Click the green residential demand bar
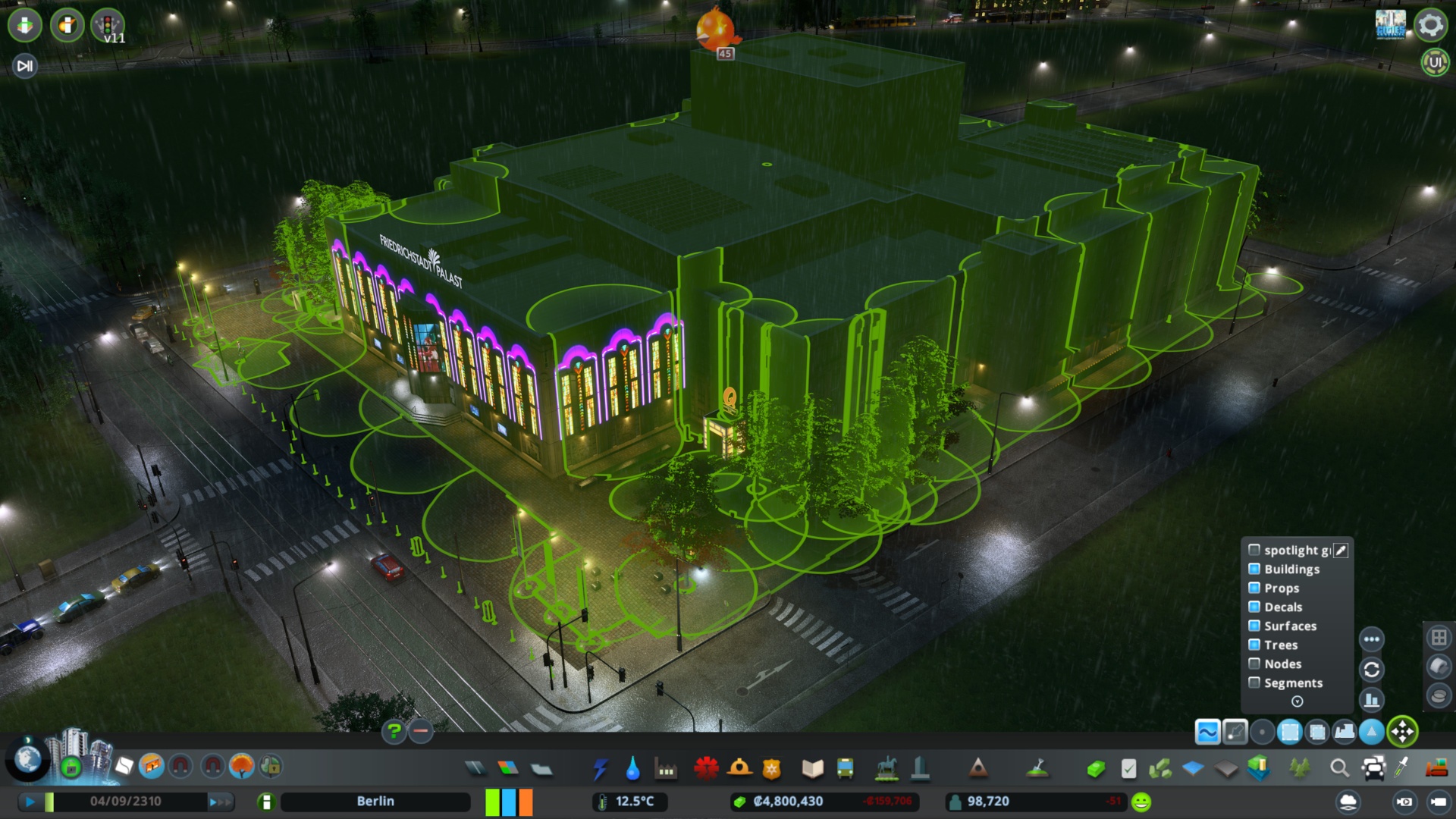This screenshot has height=819, width=1456. tap(491, 802)
